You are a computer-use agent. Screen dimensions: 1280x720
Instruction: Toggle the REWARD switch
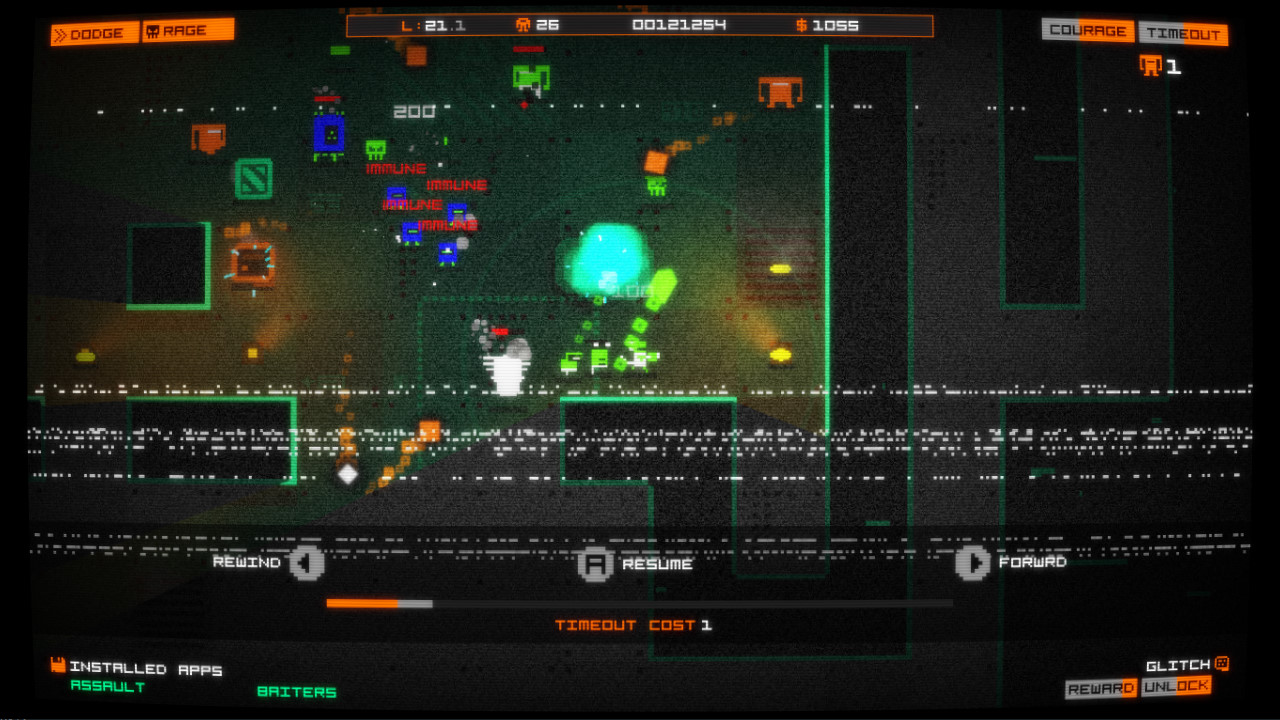click(x=1100, y=687)
